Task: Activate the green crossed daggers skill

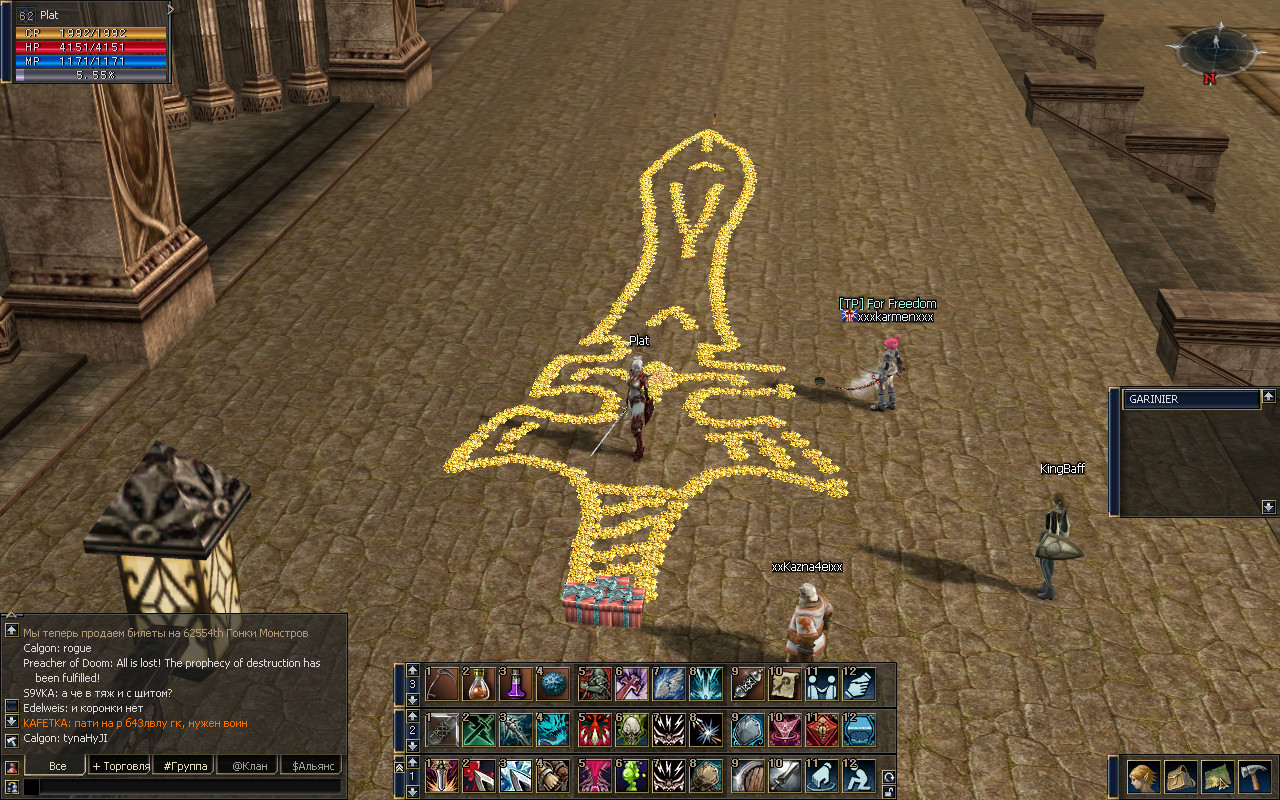Action: pos(478,730)
